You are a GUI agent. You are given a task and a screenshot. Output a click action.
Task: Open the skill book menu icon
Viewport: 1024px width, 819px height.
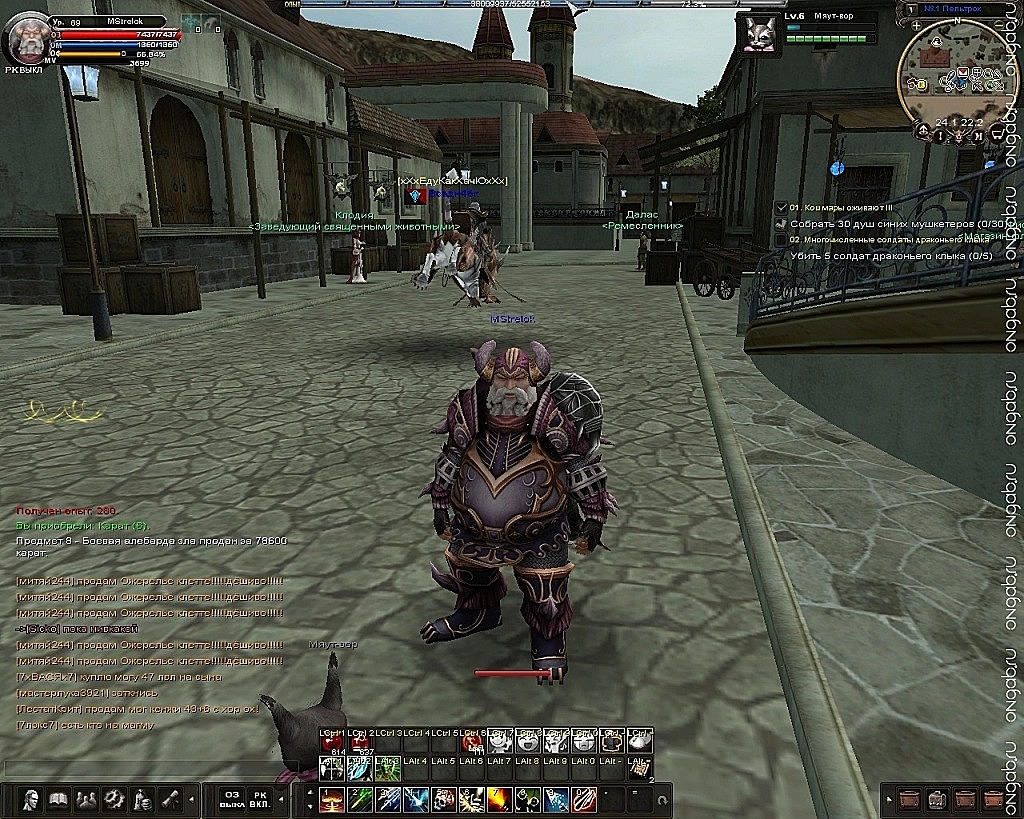coord(58,800)
